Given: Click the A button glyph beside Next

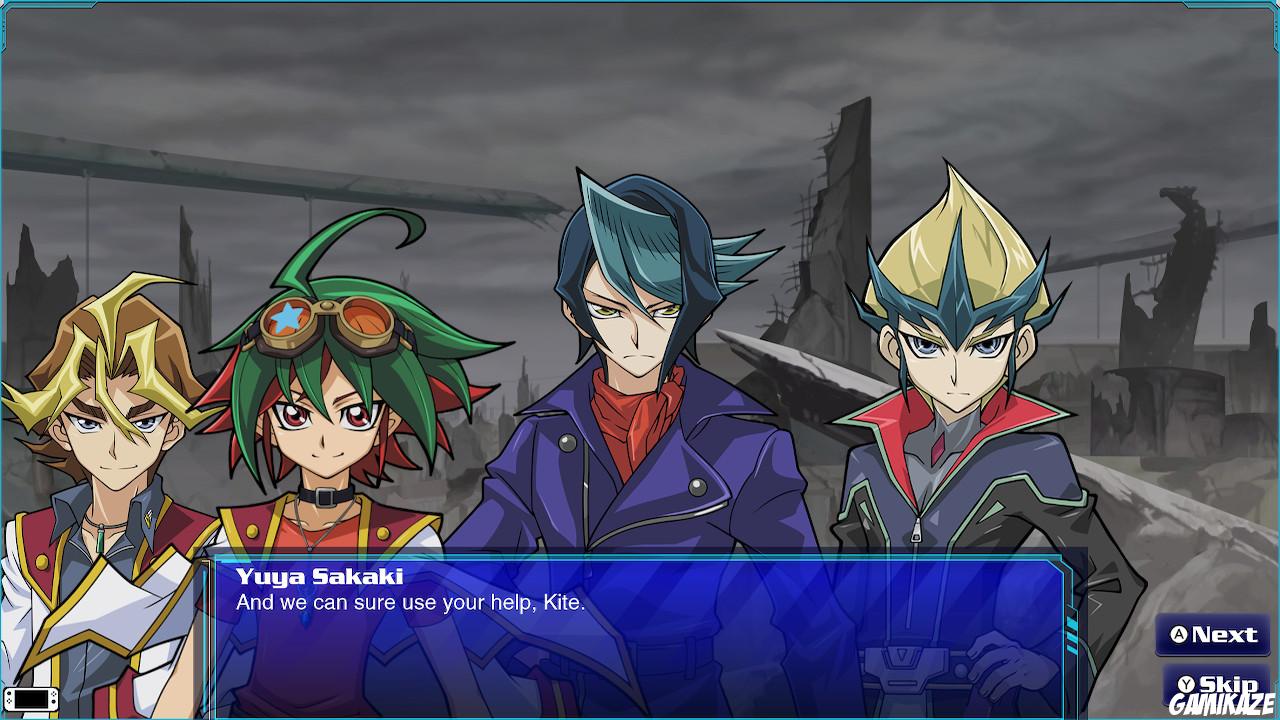Looking at the screenshot, I should 1181,635.
